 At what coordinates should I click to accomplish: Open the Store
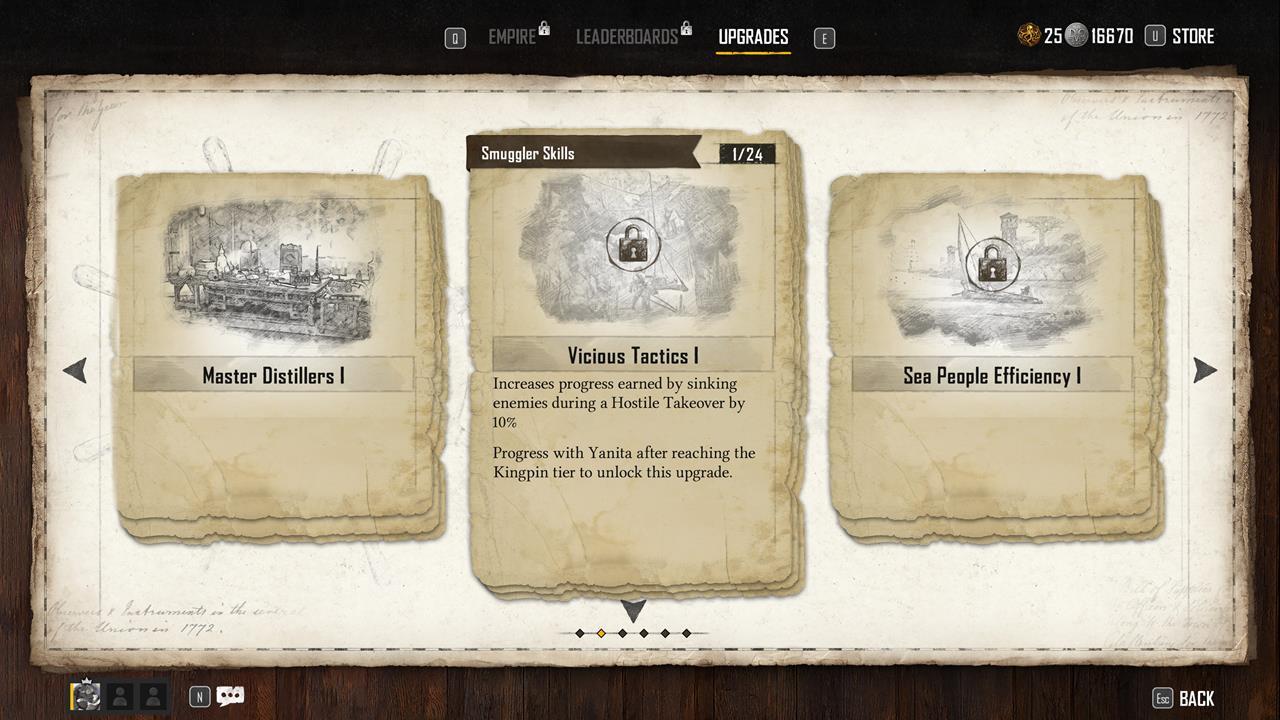pyautogui.click(x=1192, y=36)
